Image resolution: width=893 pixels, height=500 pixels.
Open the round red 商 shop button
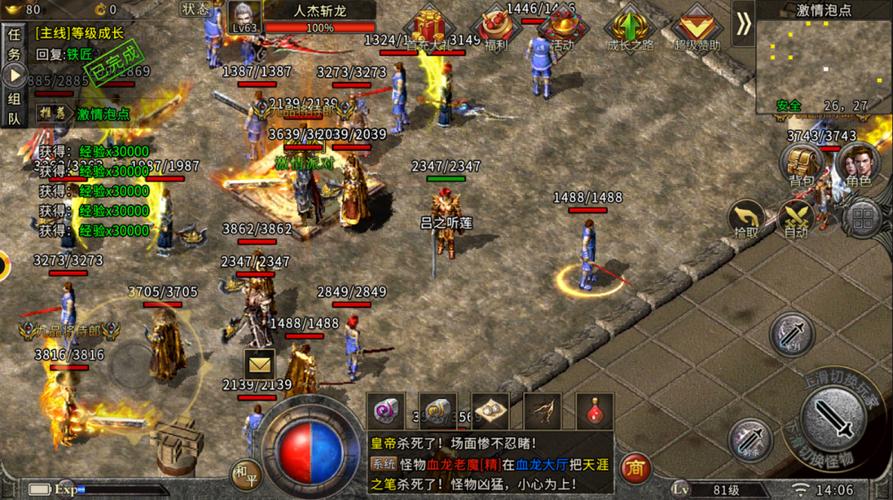pos(636,466)
